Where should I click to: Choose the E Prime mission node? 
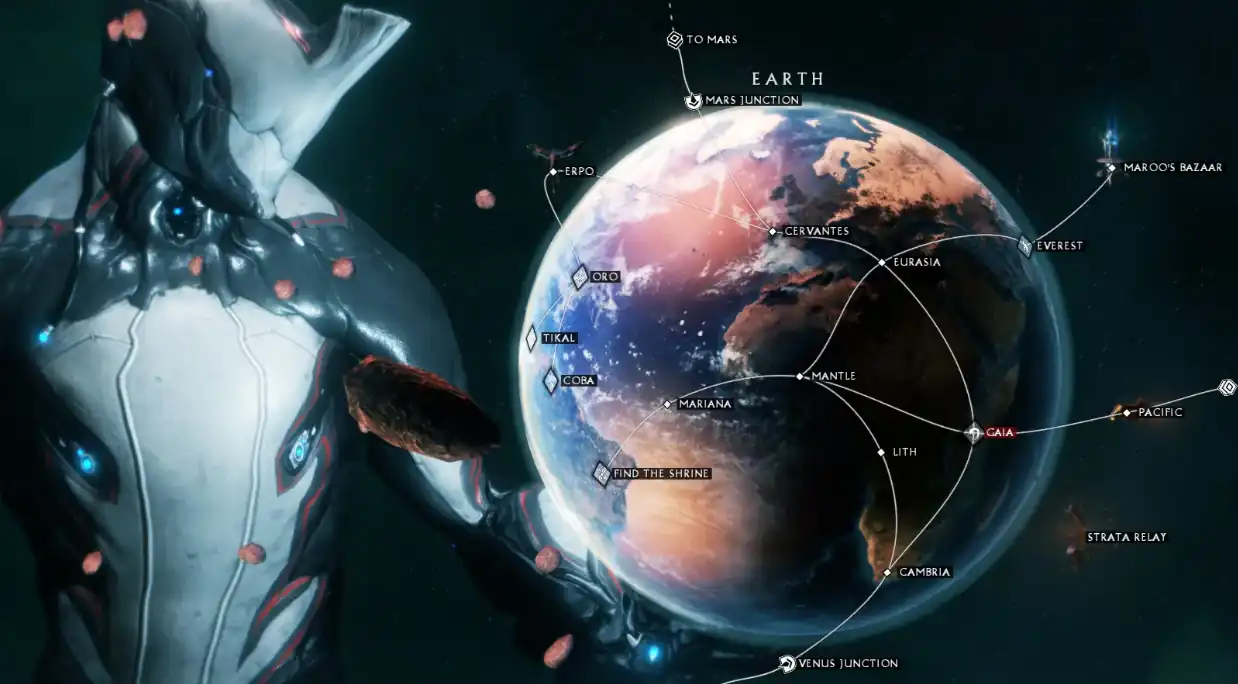(553, 172)
